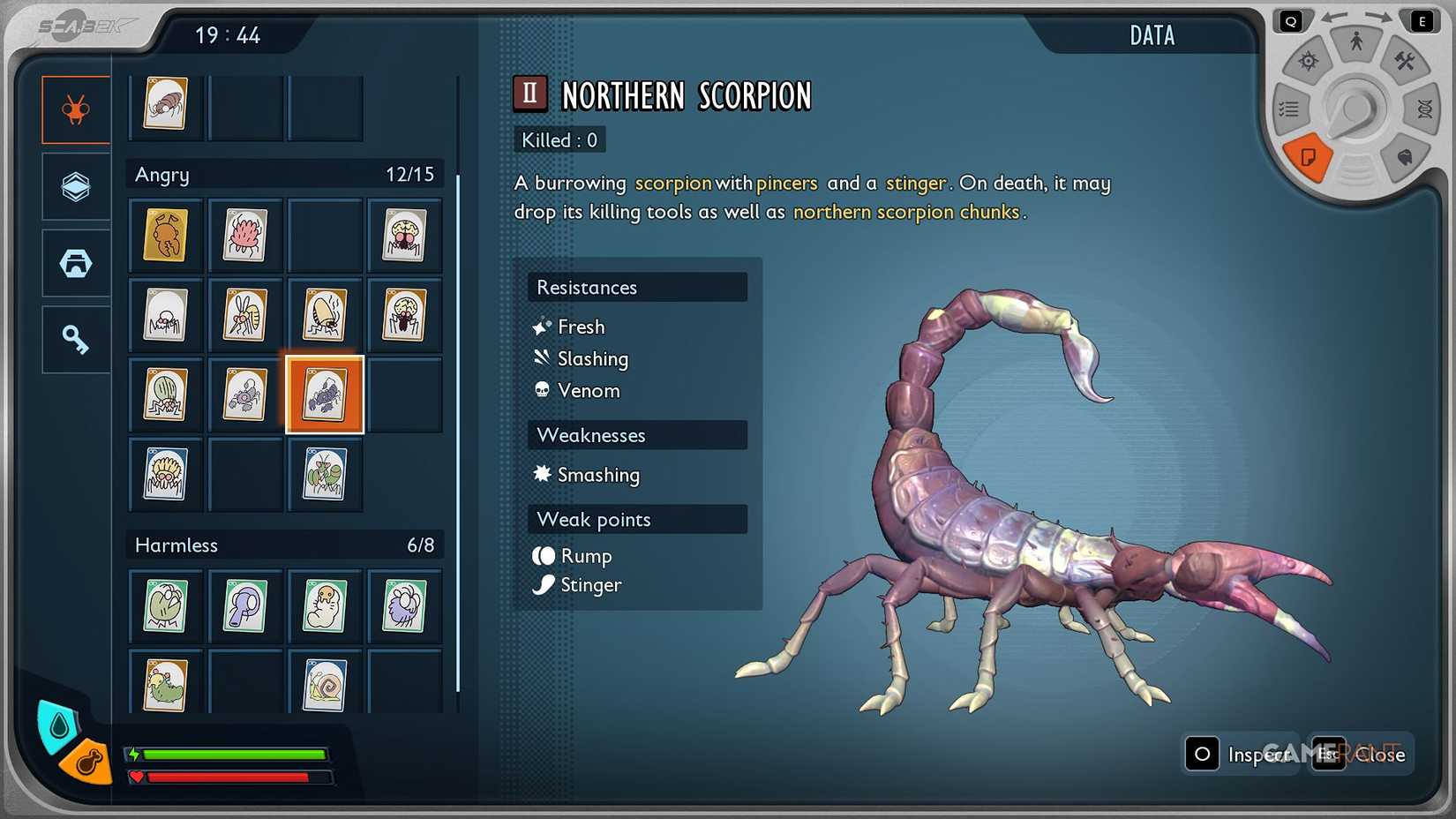The image size is (1456, 819).
Task: Expand the Weaknesses panel header
Action: click(637, 434)
